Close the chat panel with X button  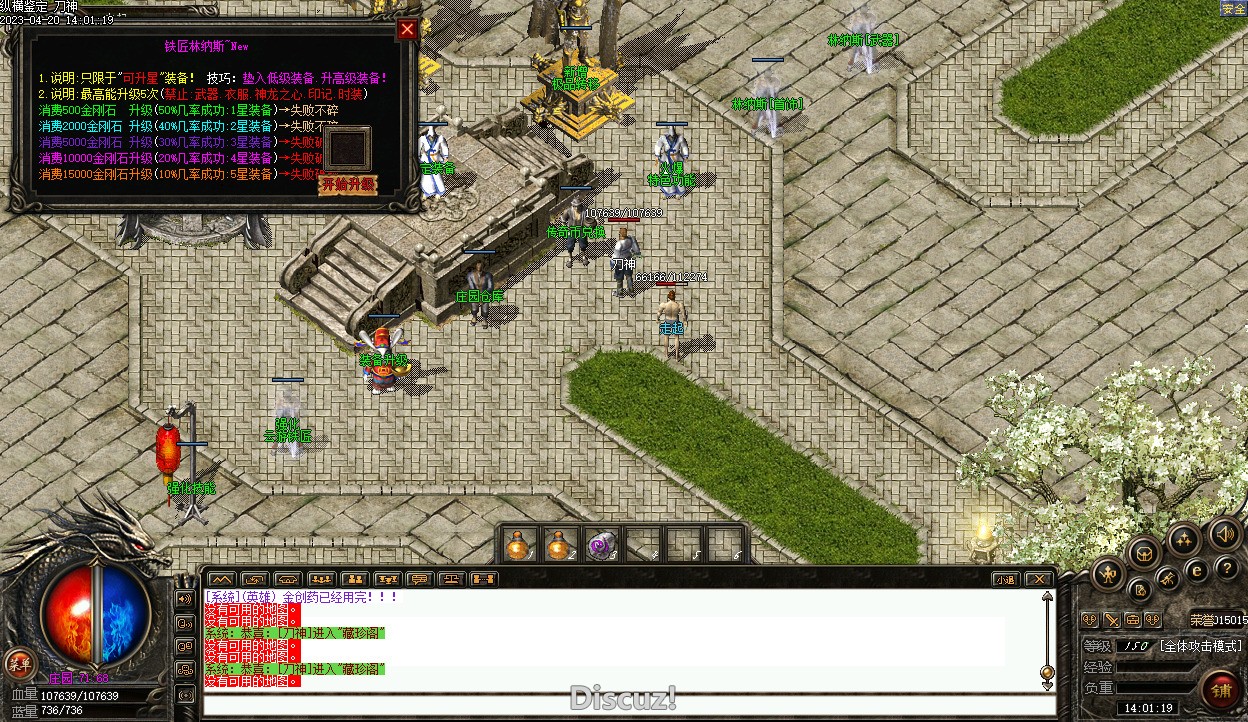[x=1039, y=579]
